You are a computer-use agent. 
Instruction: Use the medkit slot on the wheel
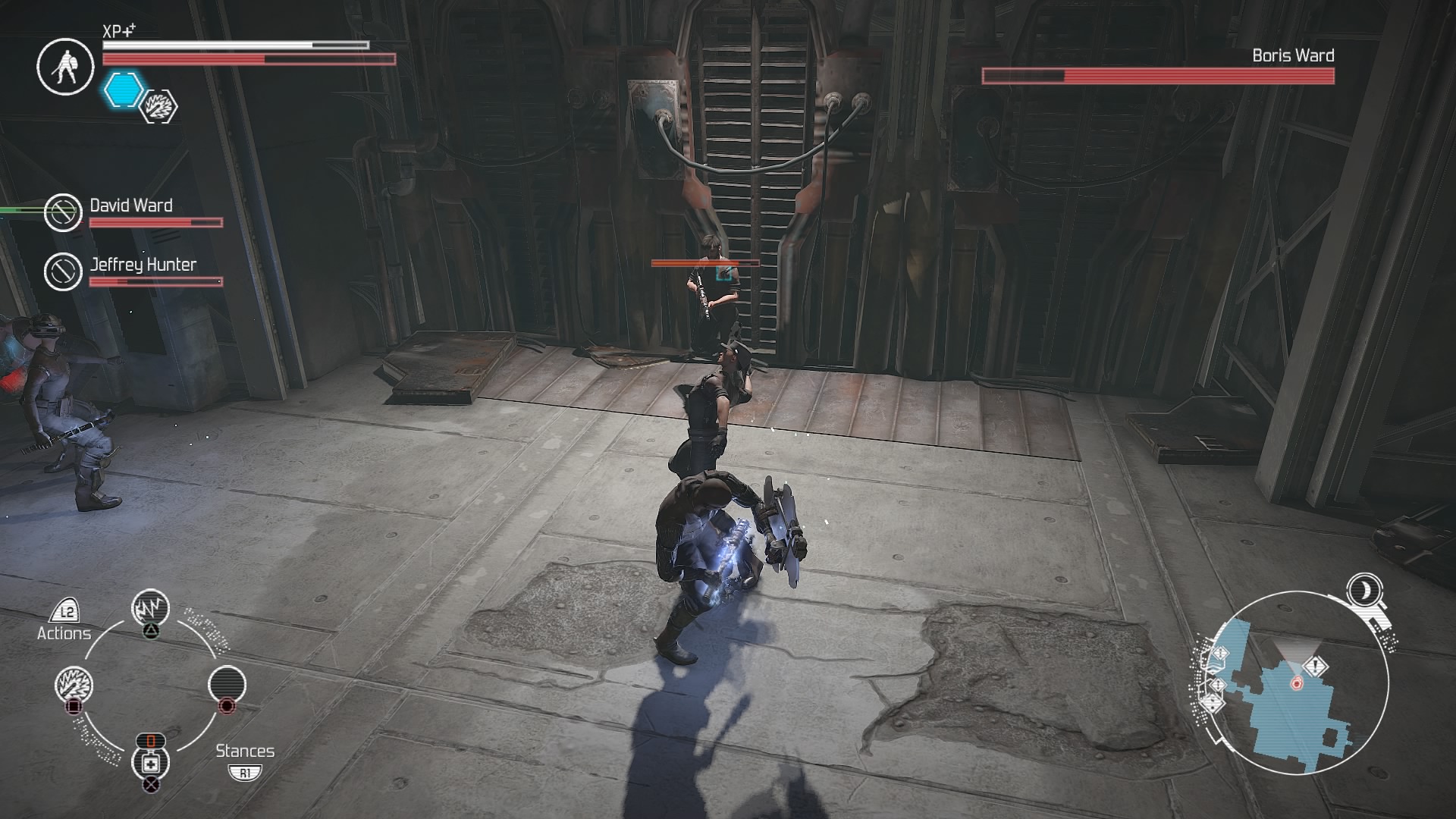(150, 762)
